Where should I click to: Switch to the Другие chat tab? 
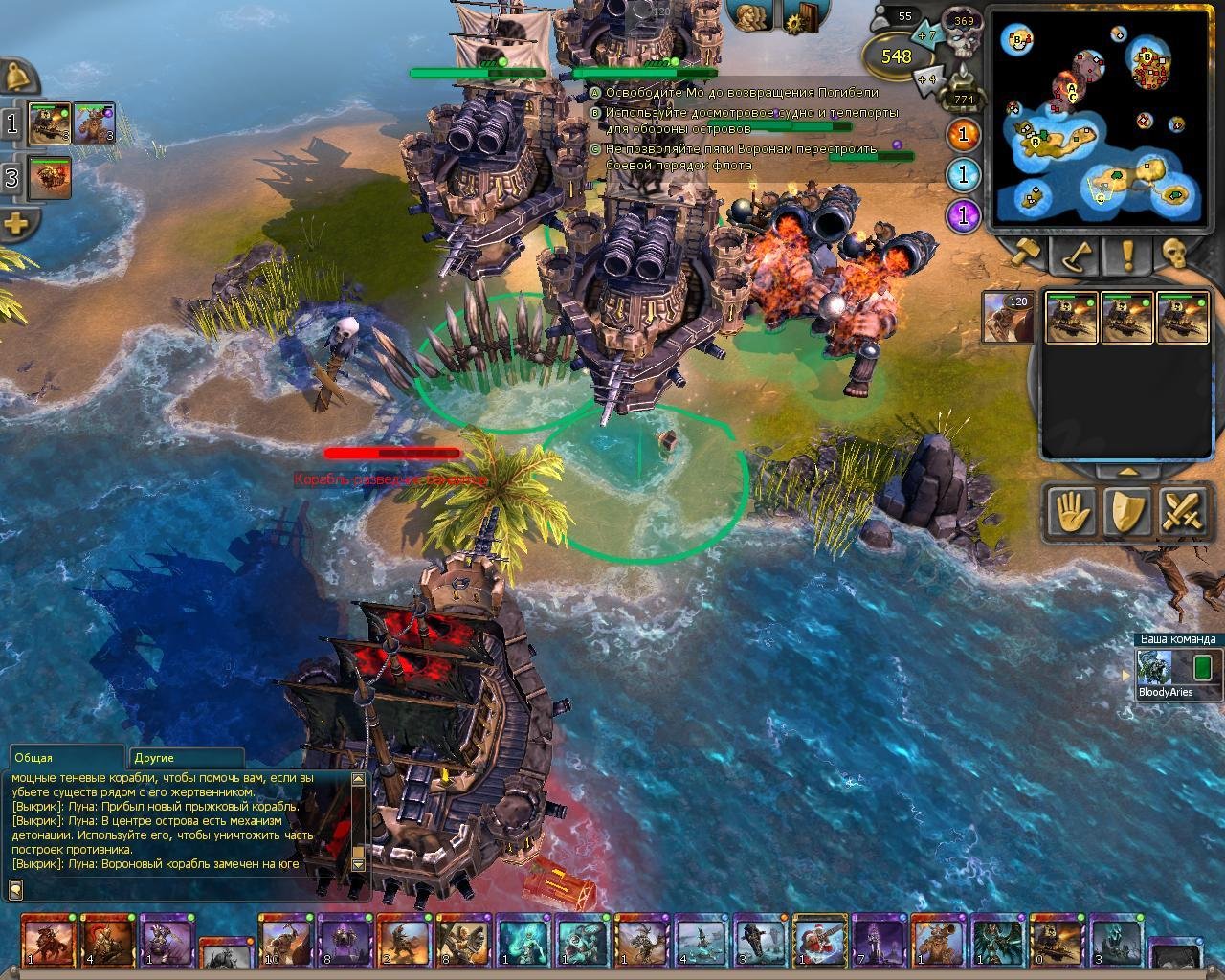[x=156, y=755]
